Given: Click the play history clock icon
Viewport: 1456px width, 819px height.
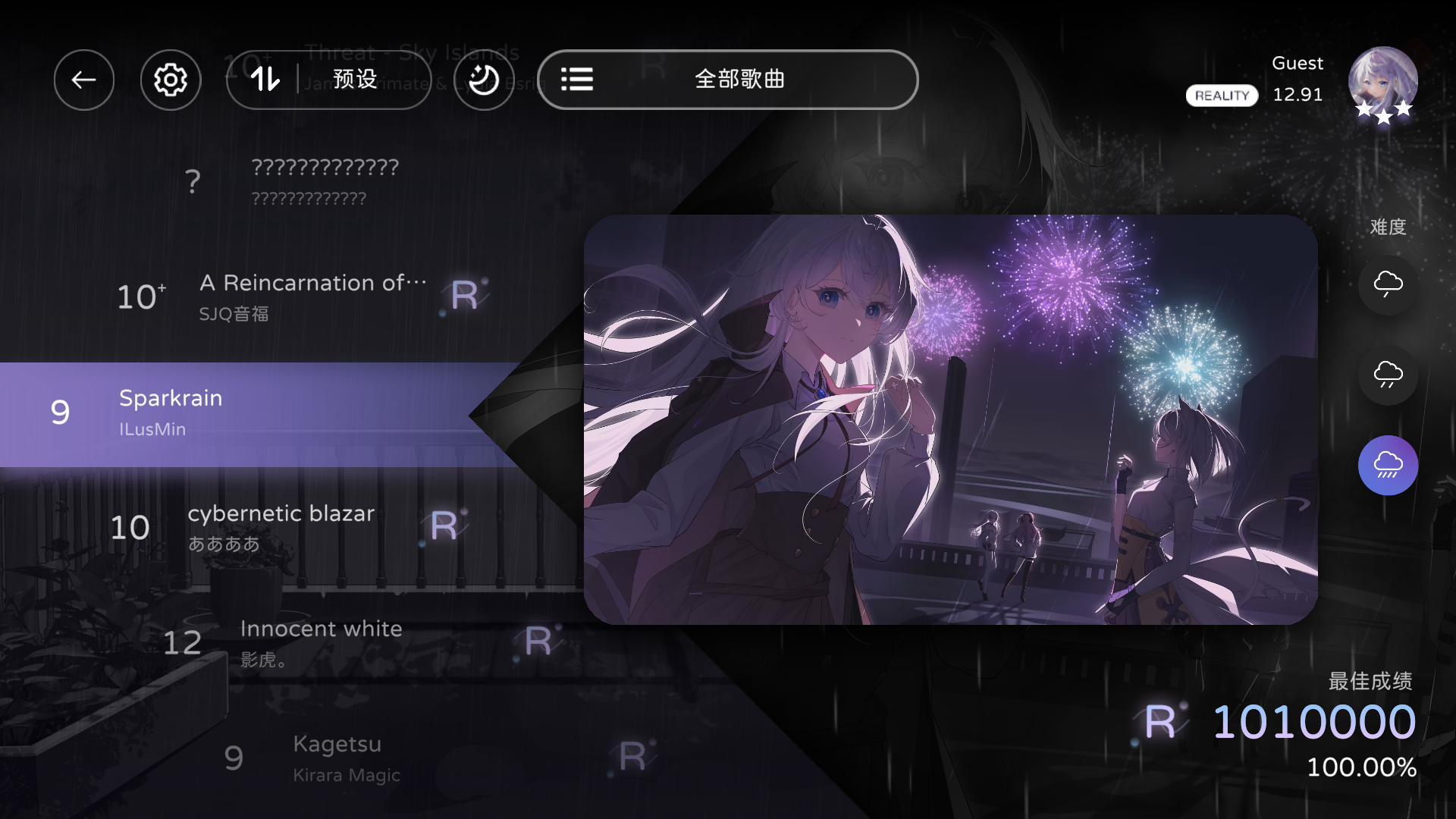Looking at the screenshot, I should click(483, 80).
